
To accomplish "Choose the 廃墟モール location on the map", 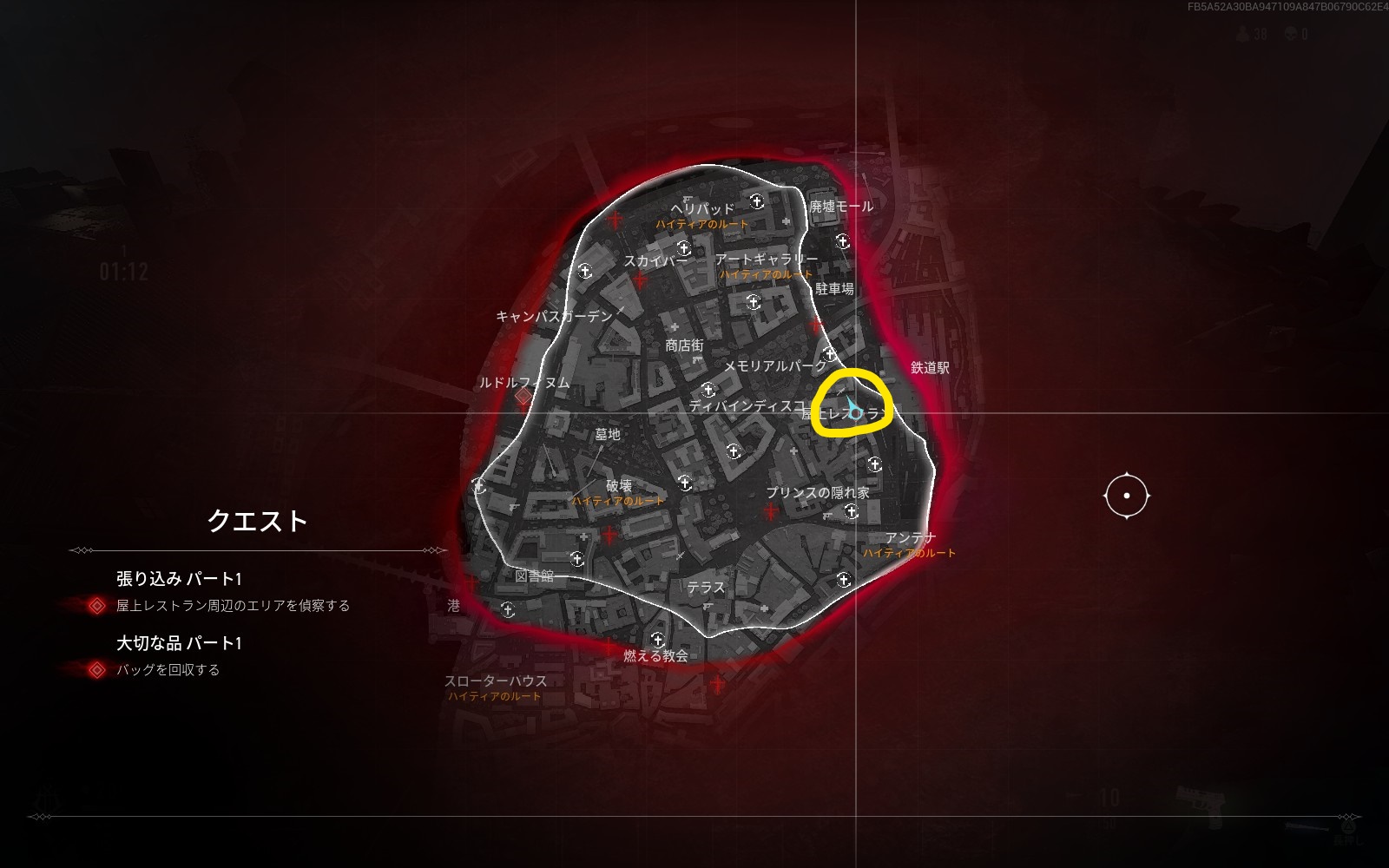I will pyautogui.click(x=841, y=207).
